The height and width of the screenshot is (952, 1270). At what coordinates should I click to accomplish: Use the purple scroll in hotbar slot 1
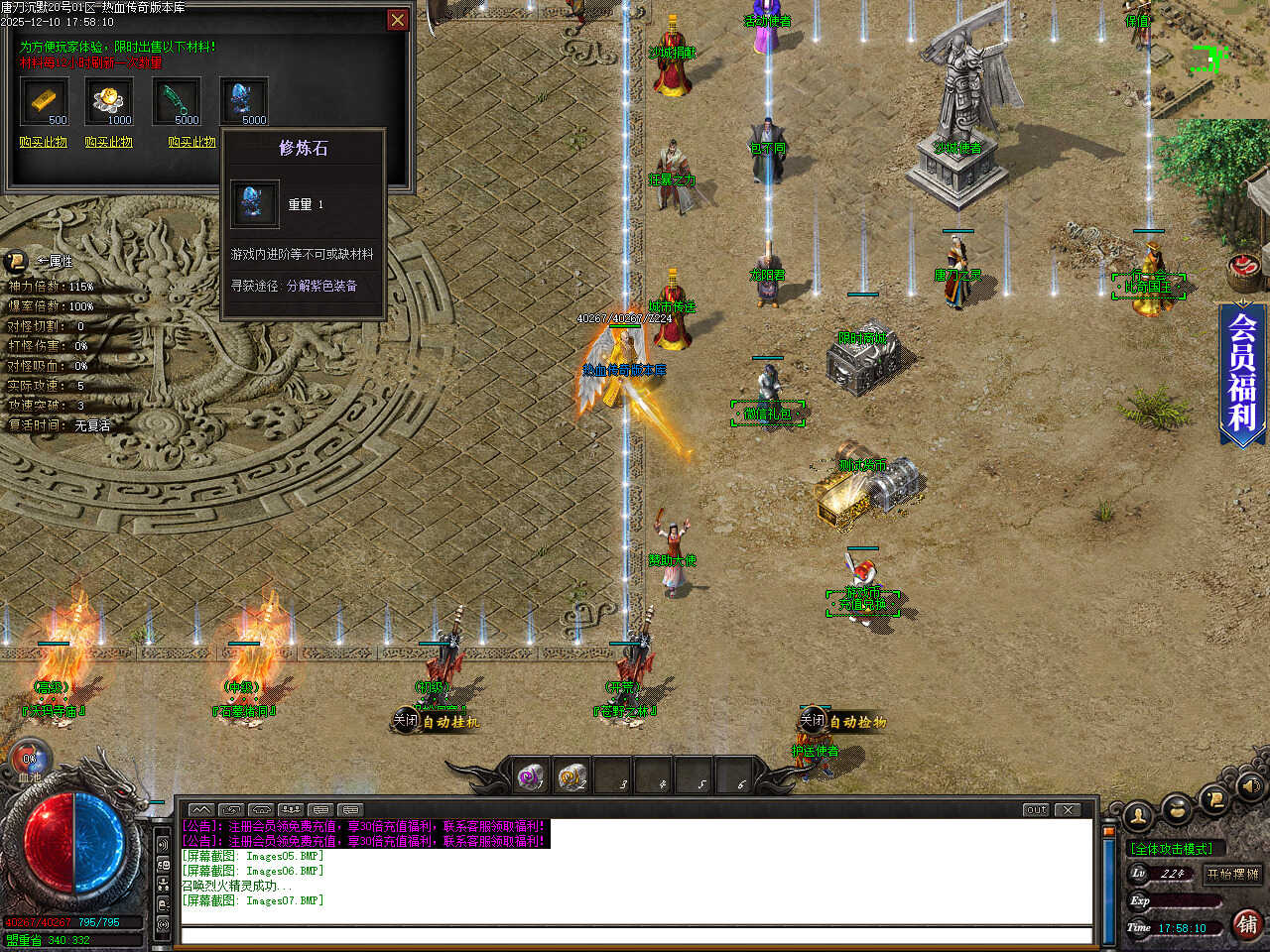pos(531,776)
